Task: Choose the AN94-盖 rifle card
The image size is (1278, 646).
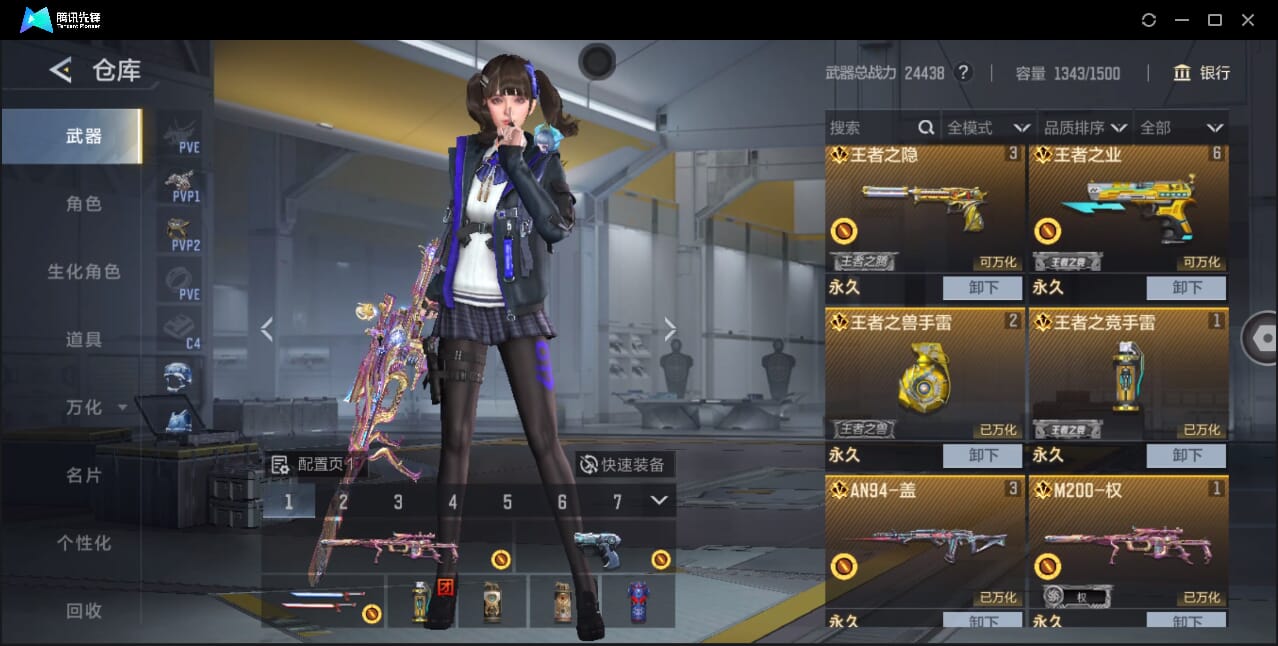Action: pyautogui.click(x=924, y=540)
